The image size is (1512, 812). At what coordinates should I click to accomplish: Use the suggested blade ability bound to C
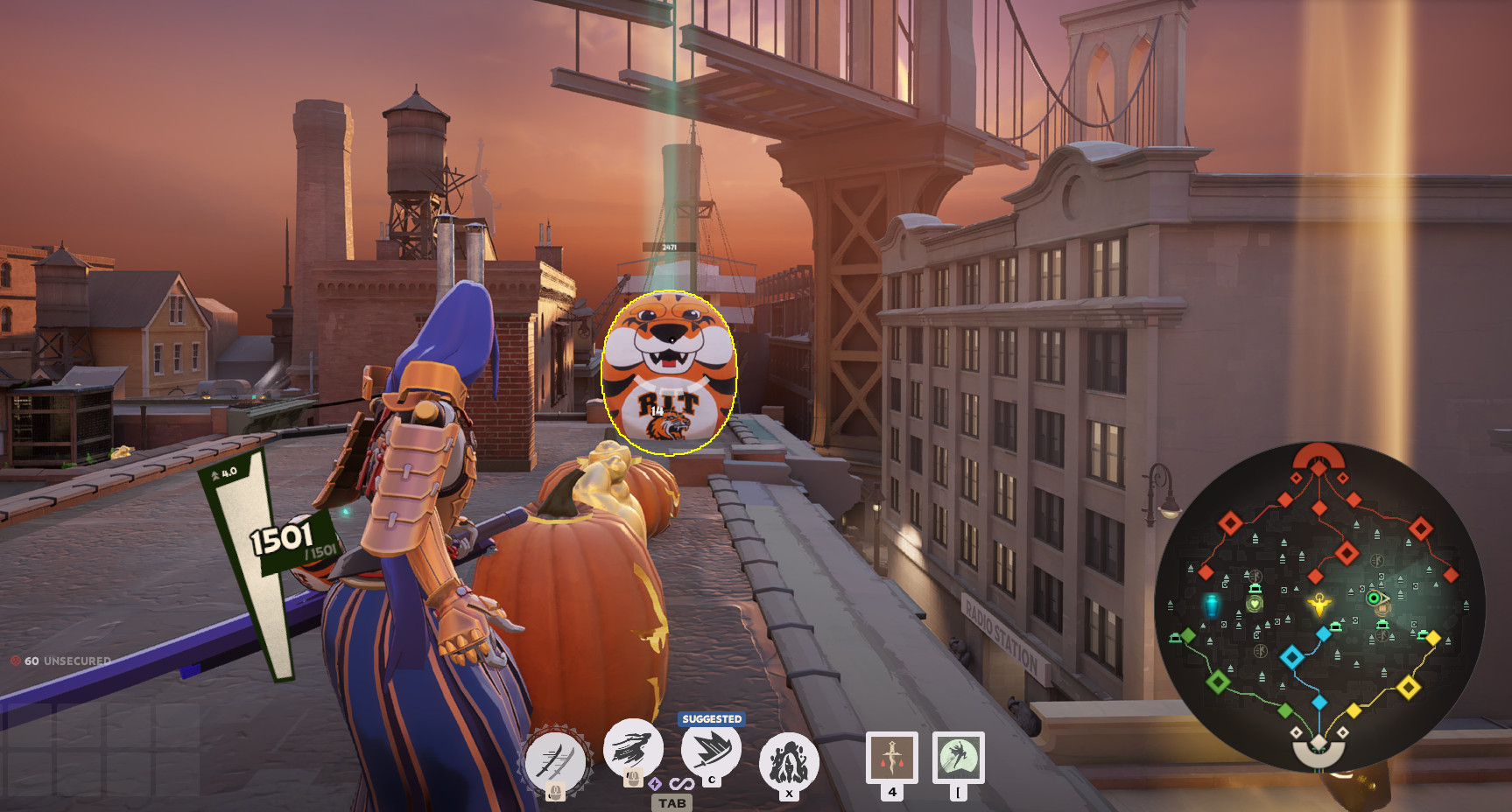click(x=709, y=751)
